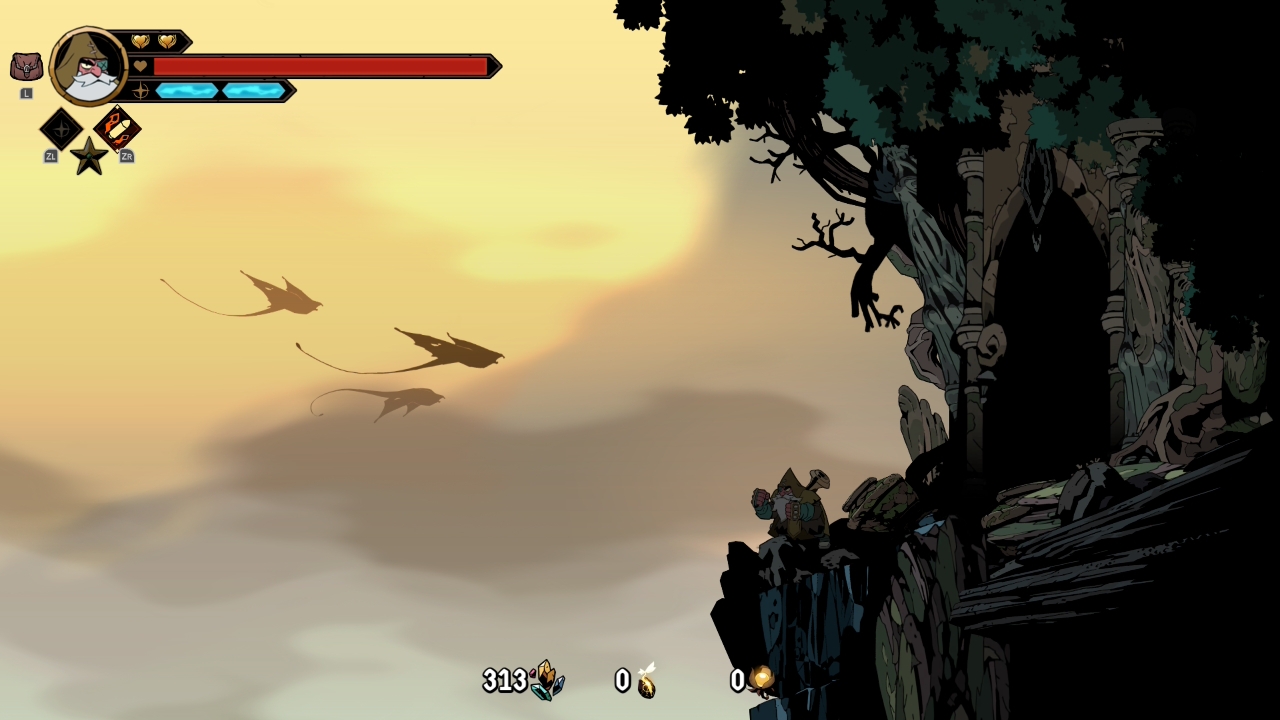Click the bronze star emblem icon
Image resolution: width=1280 pixels, height=720 pixels.
(89, 157)
